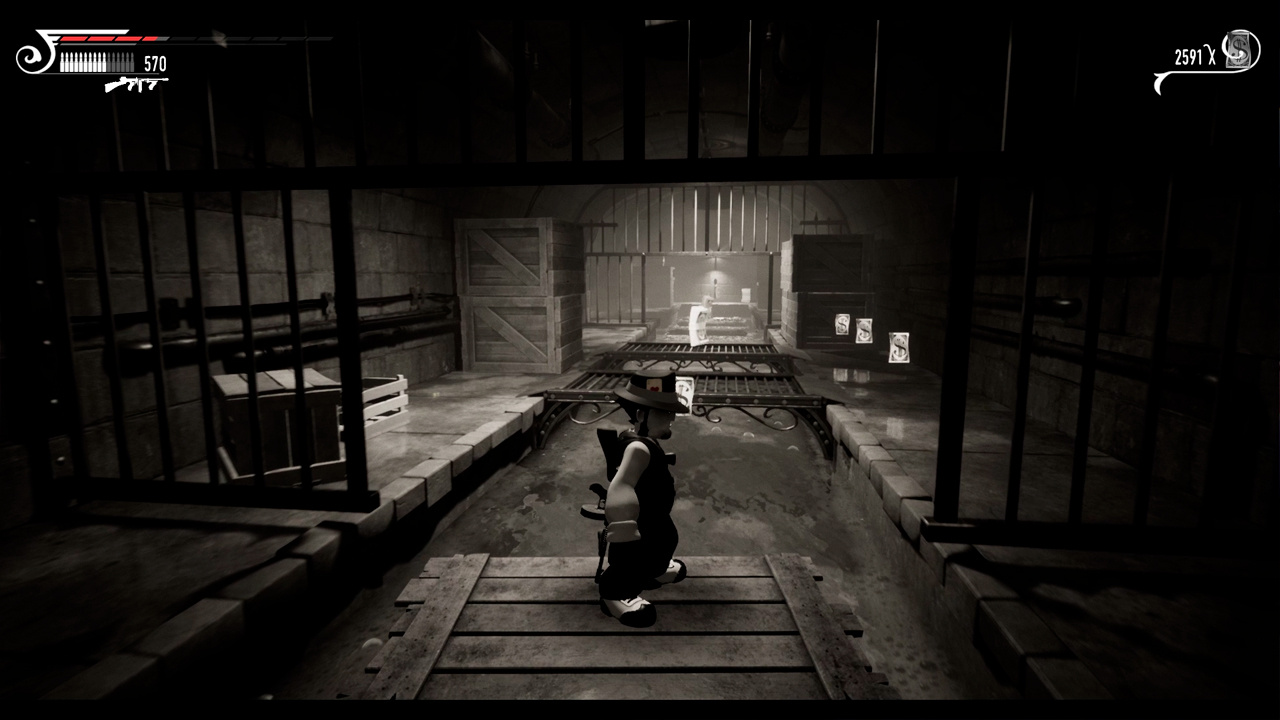Click the rightmost dollar bill pickup
Screen dimensions: 1280x720
pos(899,348)
